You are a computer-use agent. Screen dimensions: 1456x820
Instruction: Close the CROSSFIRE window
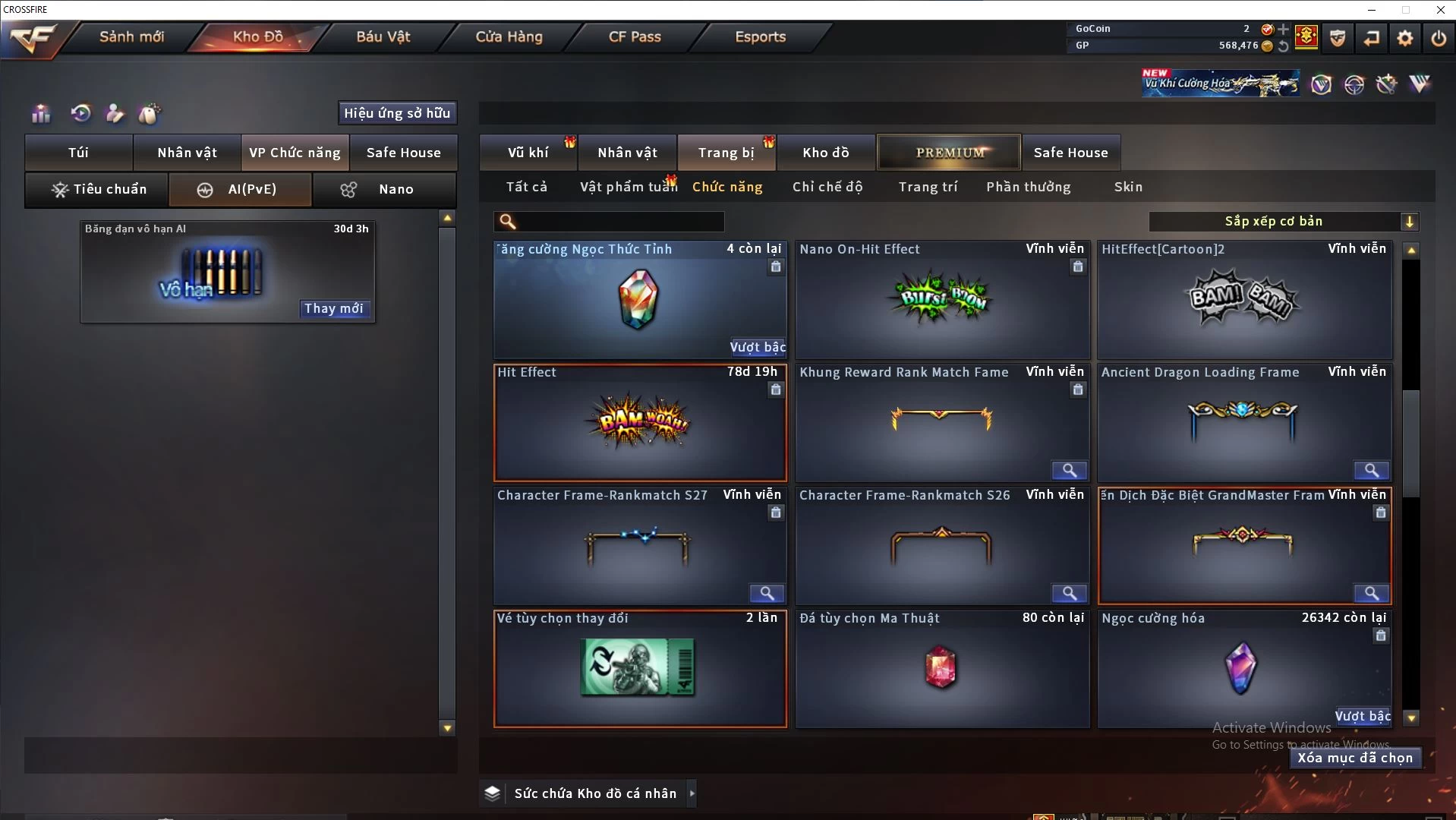click(1440, 10)
